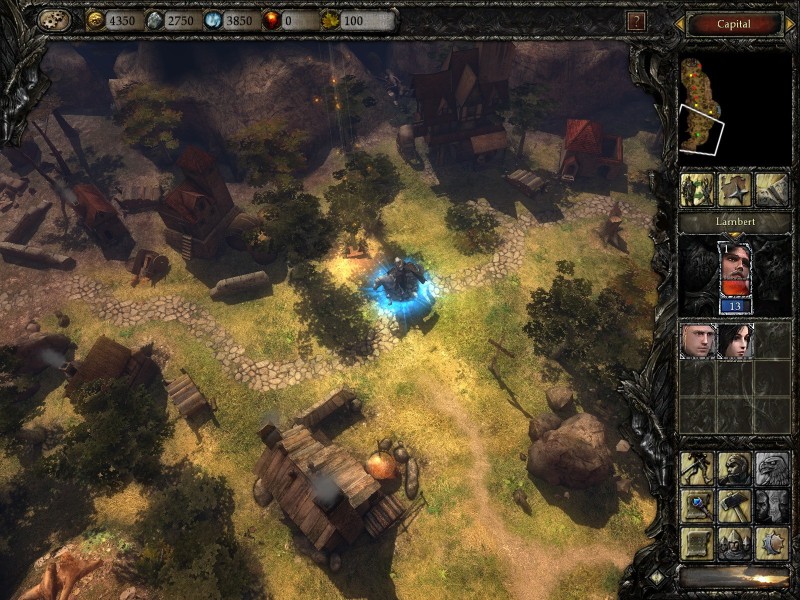
Task: Open the three helmeted soldiers icon
Action: point(734,542)
